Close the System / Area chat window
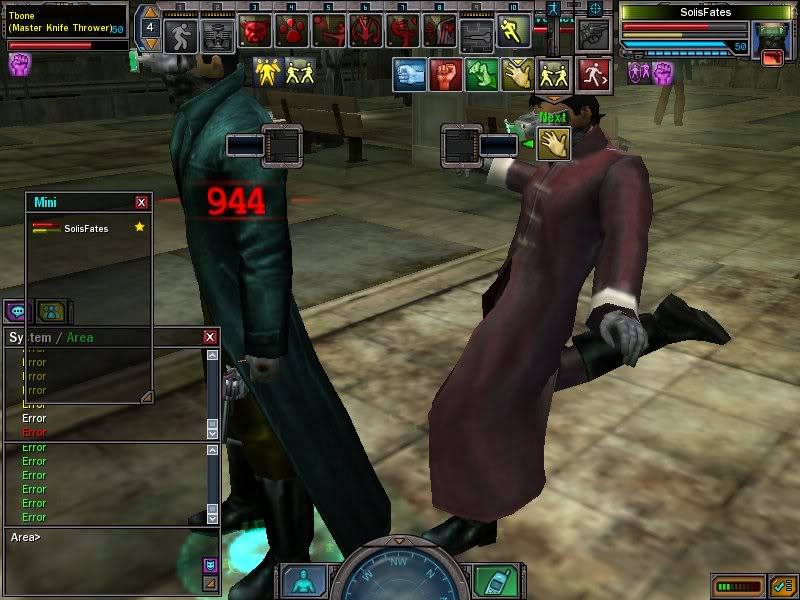The height and width of the screenshot is (600, 800). point(210,337)
